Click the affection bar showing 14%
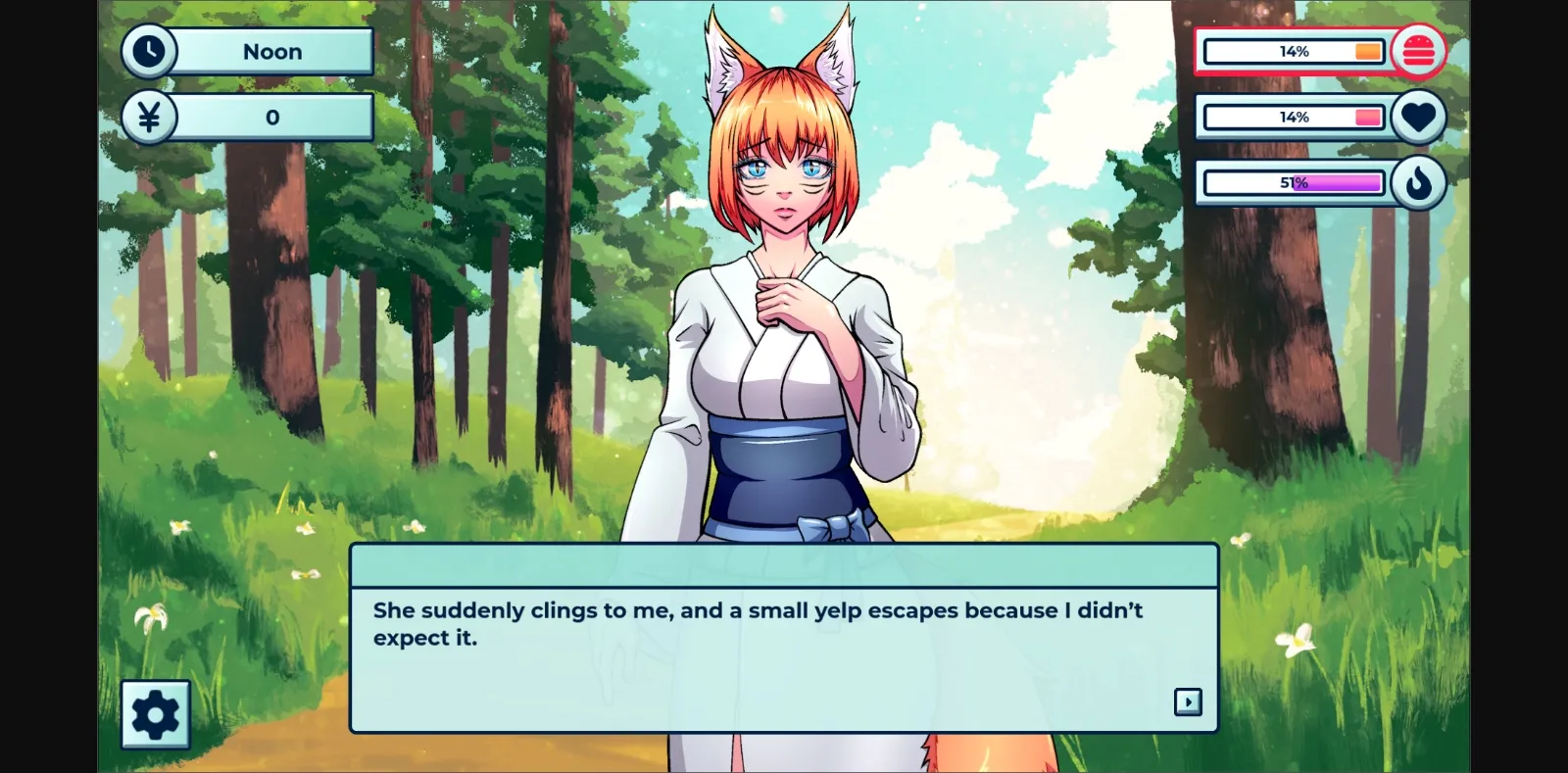 (1294, 117)
